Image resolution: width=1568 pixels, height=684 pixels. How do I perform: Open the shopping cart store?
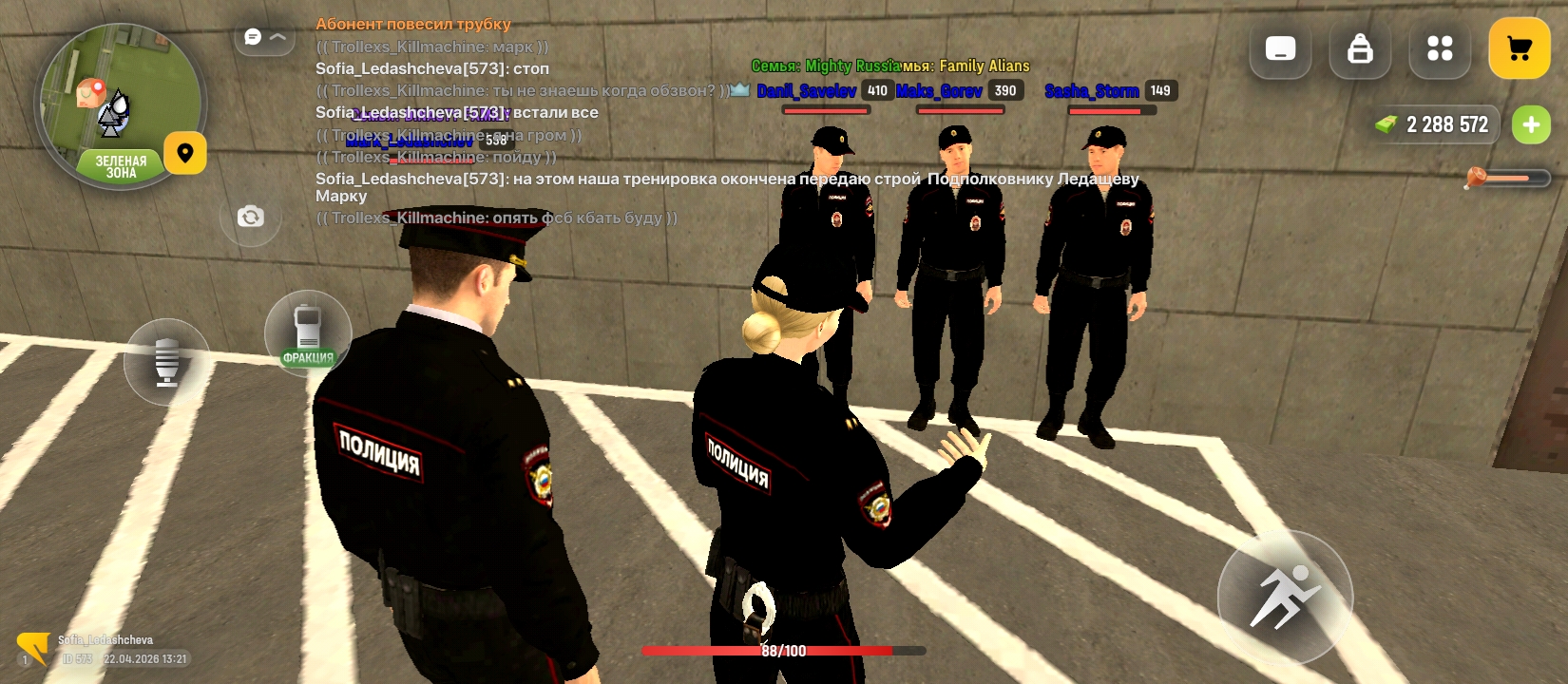[1519, 48]
